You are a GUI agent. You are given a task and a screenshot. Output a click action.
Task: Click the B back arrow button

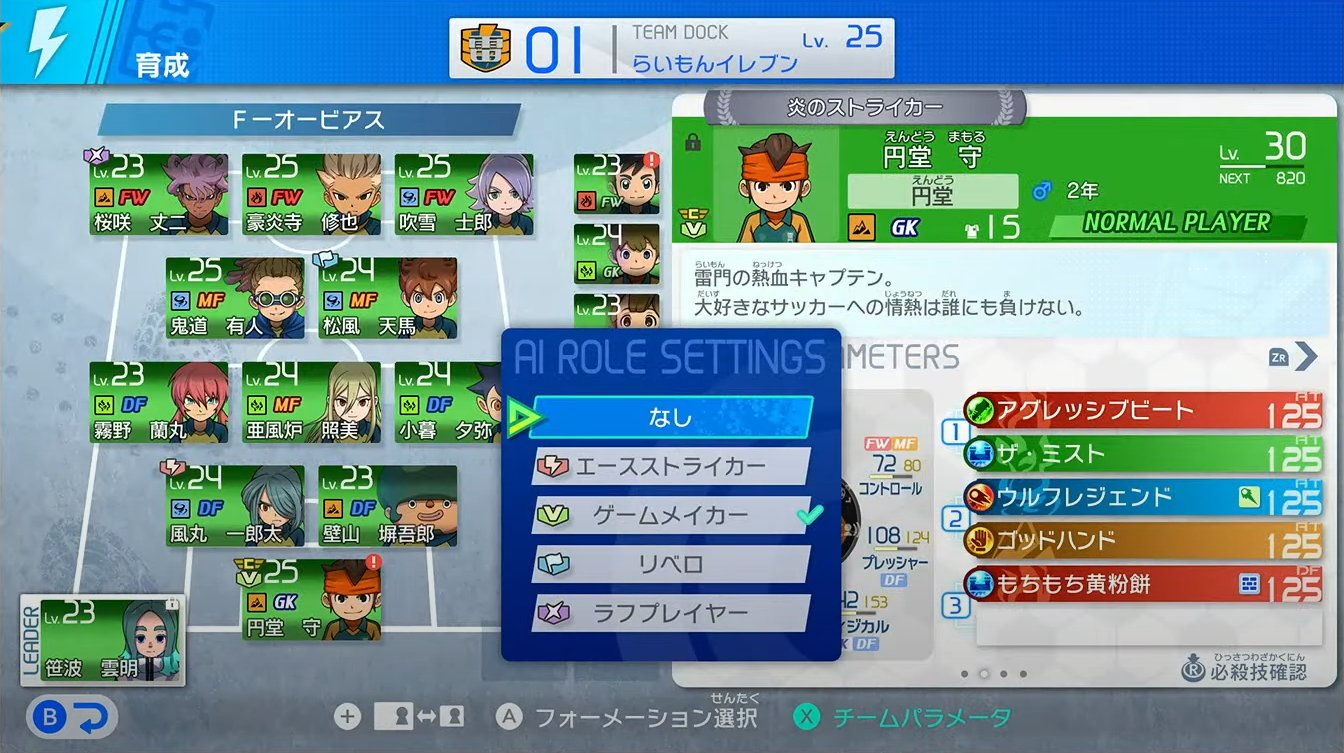73,717
